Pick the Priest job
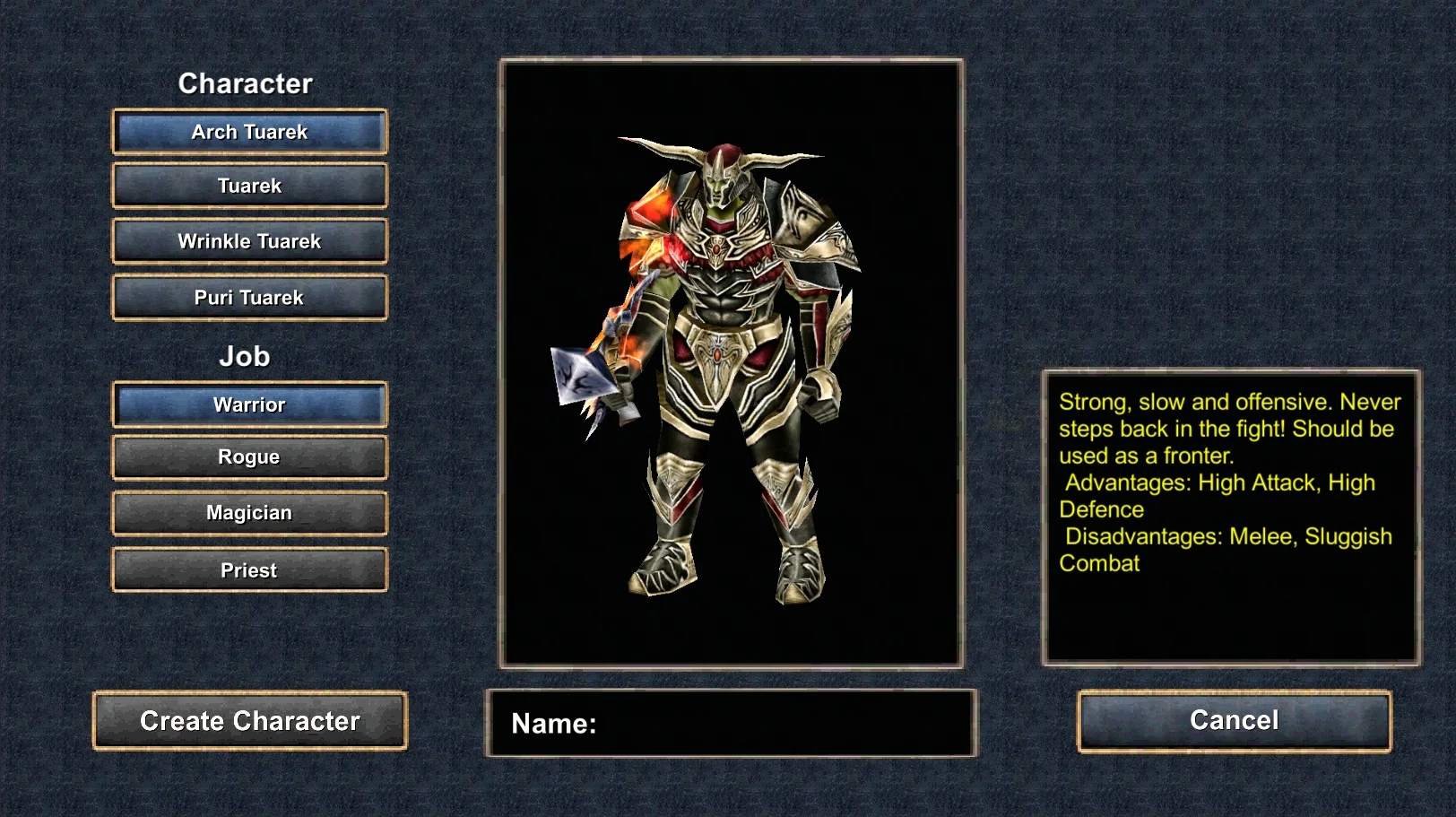Viewport: 1456px width, 817px height. click(x=249, y=569)
